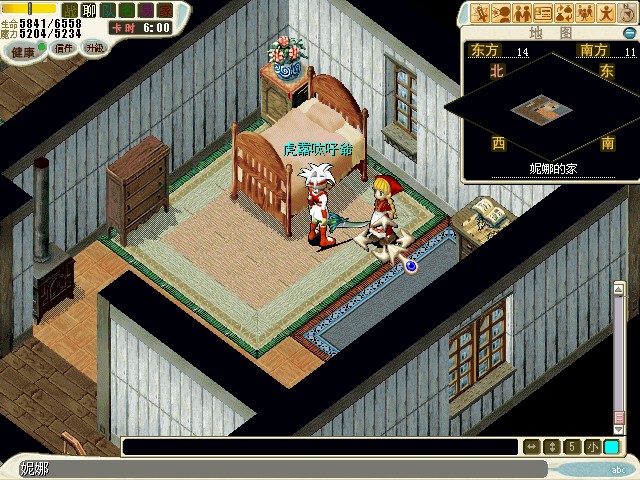The height and width of the screenshot is (480, 640).
Task: Minimize the 地图 map panel
Action: point(629,32)
